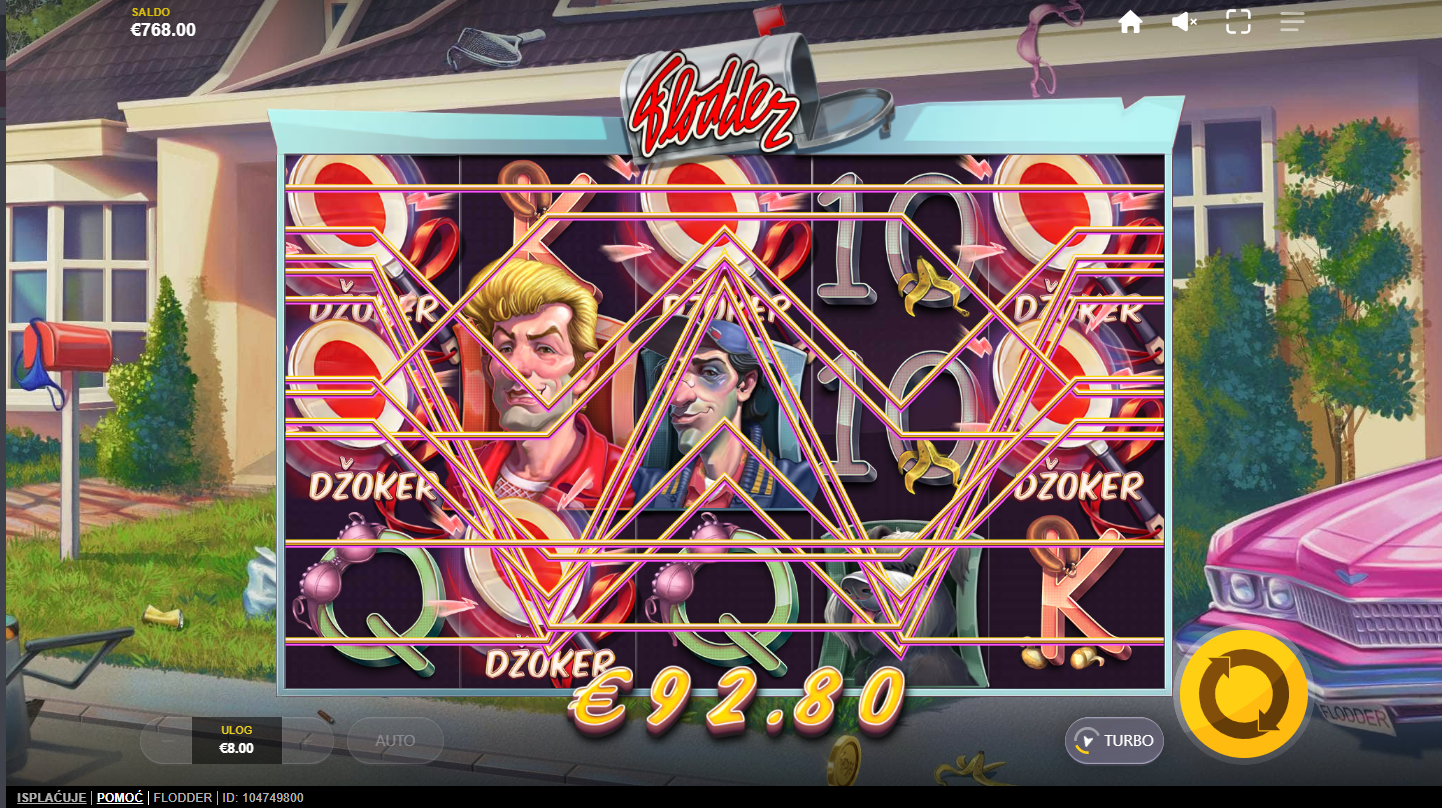Start AUTO spins

(395, 741)
